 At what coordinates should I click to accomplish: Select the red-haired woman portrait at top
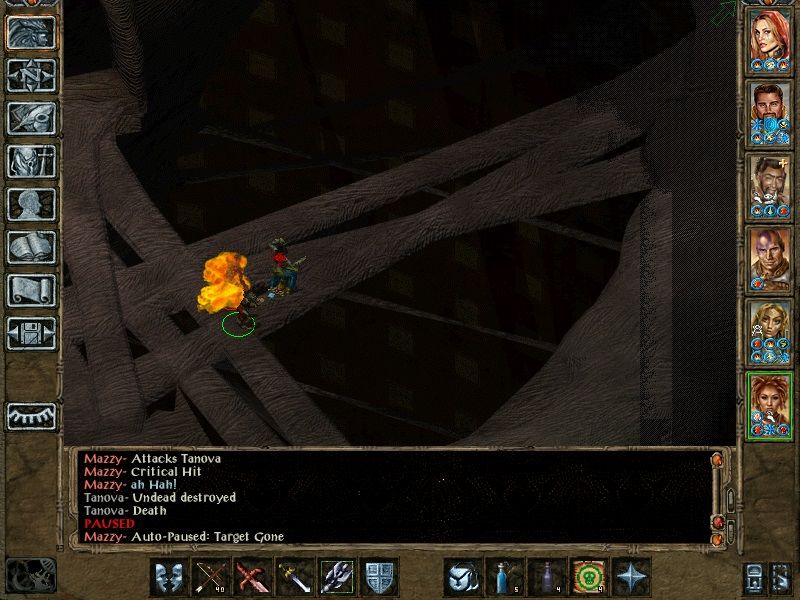[x=771, y=40]
